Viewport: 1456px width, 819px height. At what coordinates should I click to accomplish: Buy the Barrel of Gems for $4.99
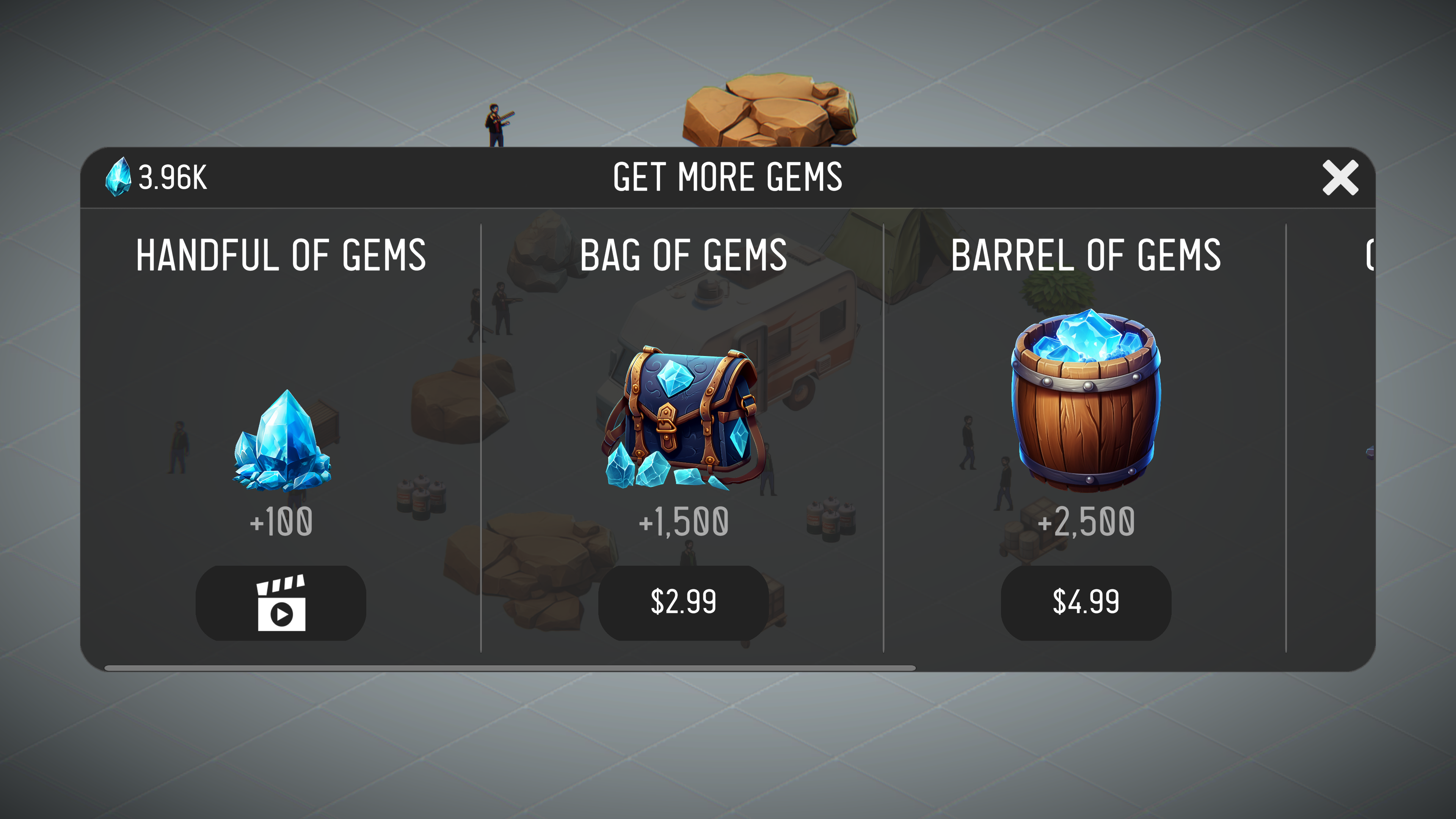click(1085, 602)
